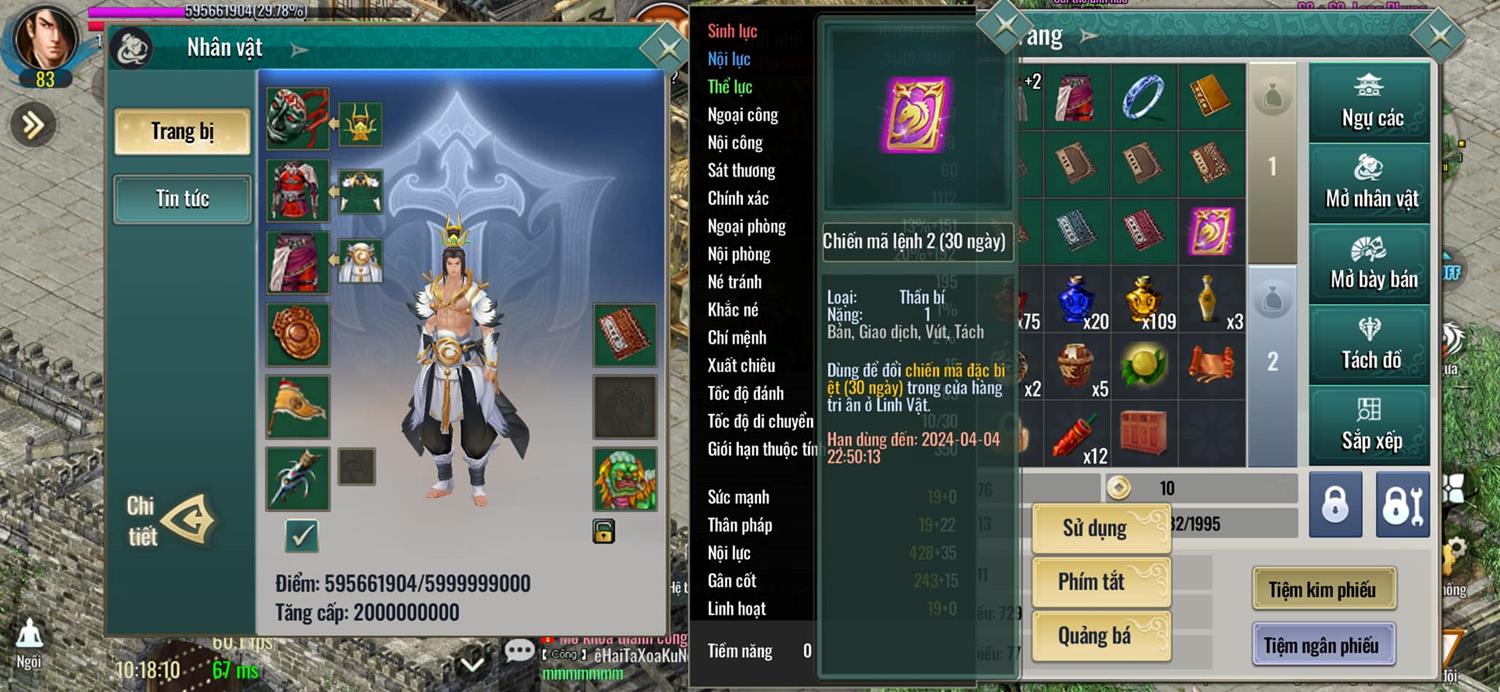The image size is (1500, 692).
Task: Close the Nhân vật character window
Action: (664, 47)
